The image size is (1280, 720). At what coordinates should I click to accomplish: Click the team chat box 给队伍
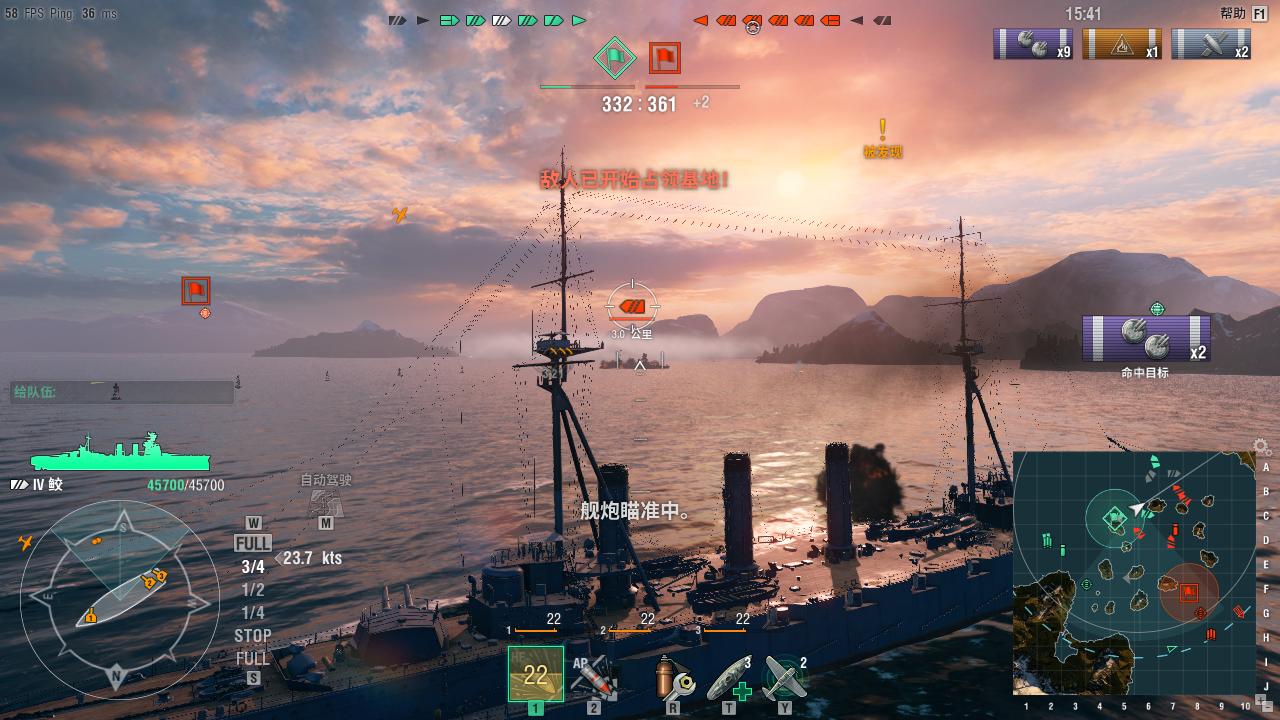point(122,392)
